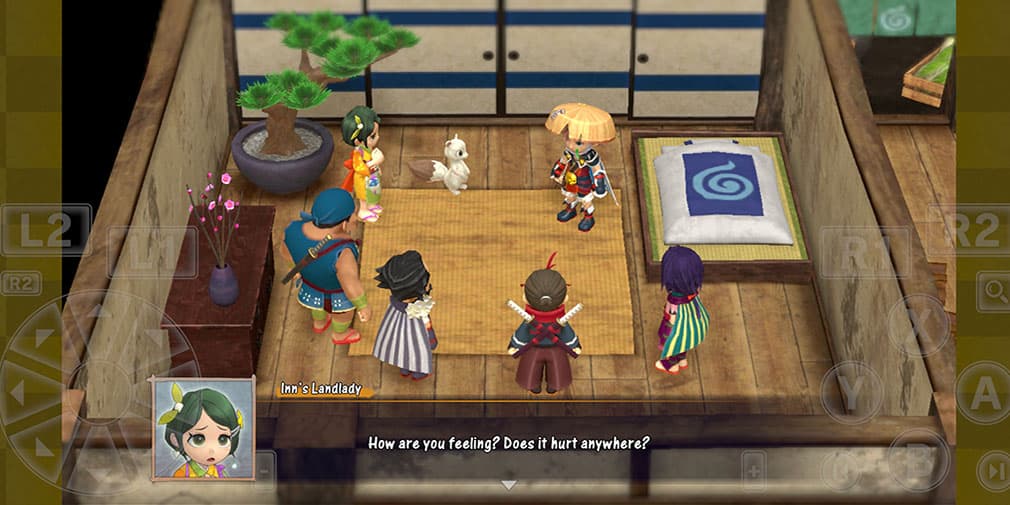Tap the on-screen A button
Screen dimensions: 1010x505
[983, 393]
